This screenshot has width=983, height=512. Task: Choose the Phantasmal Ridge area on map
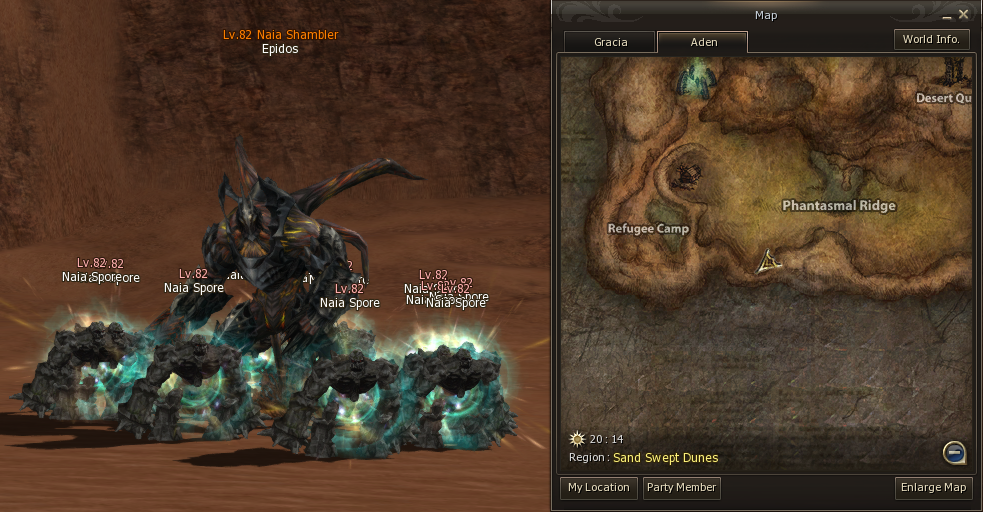click(838, 206)
